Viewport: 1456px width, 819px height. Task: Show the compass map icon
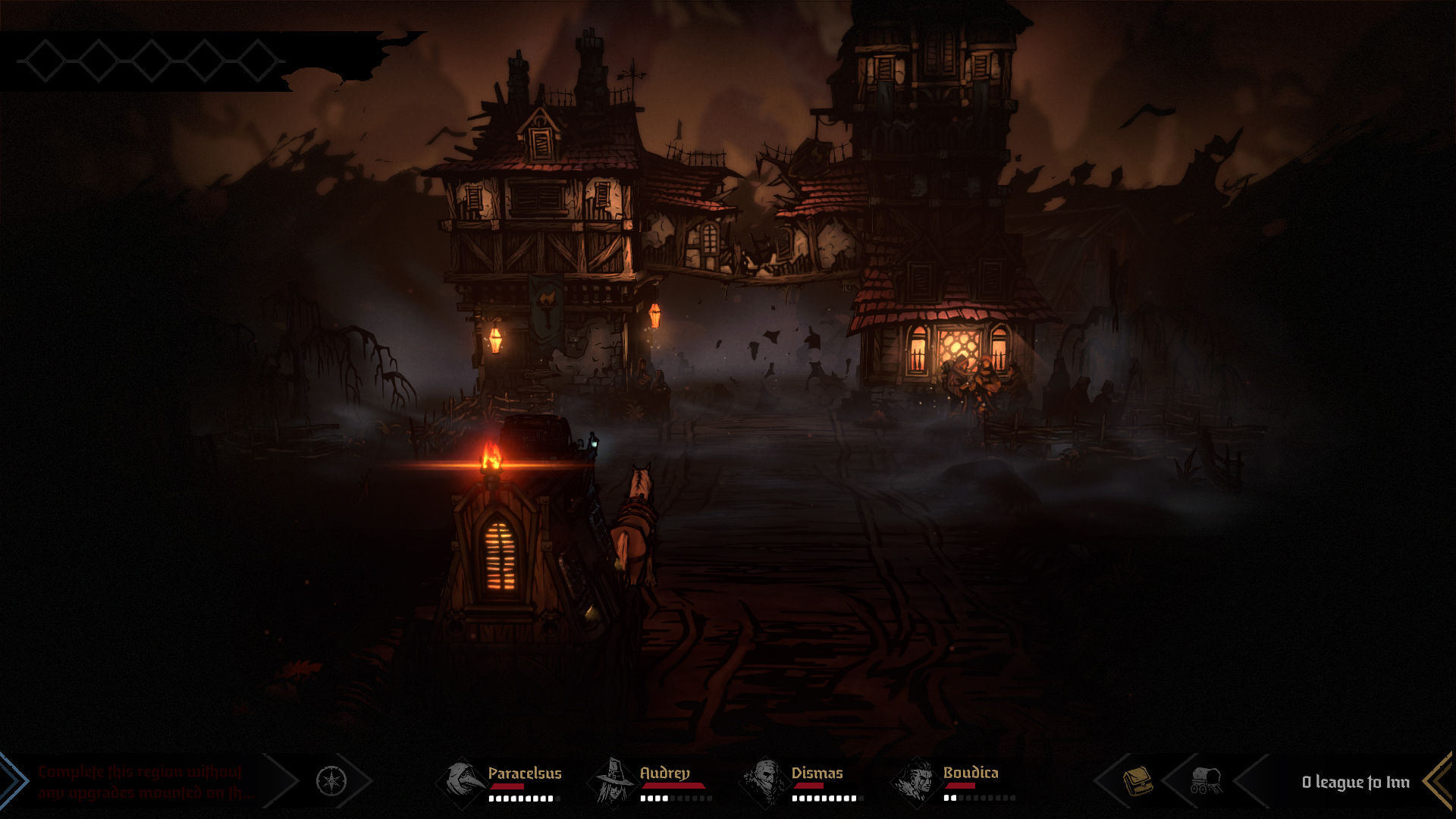point(331,780)
